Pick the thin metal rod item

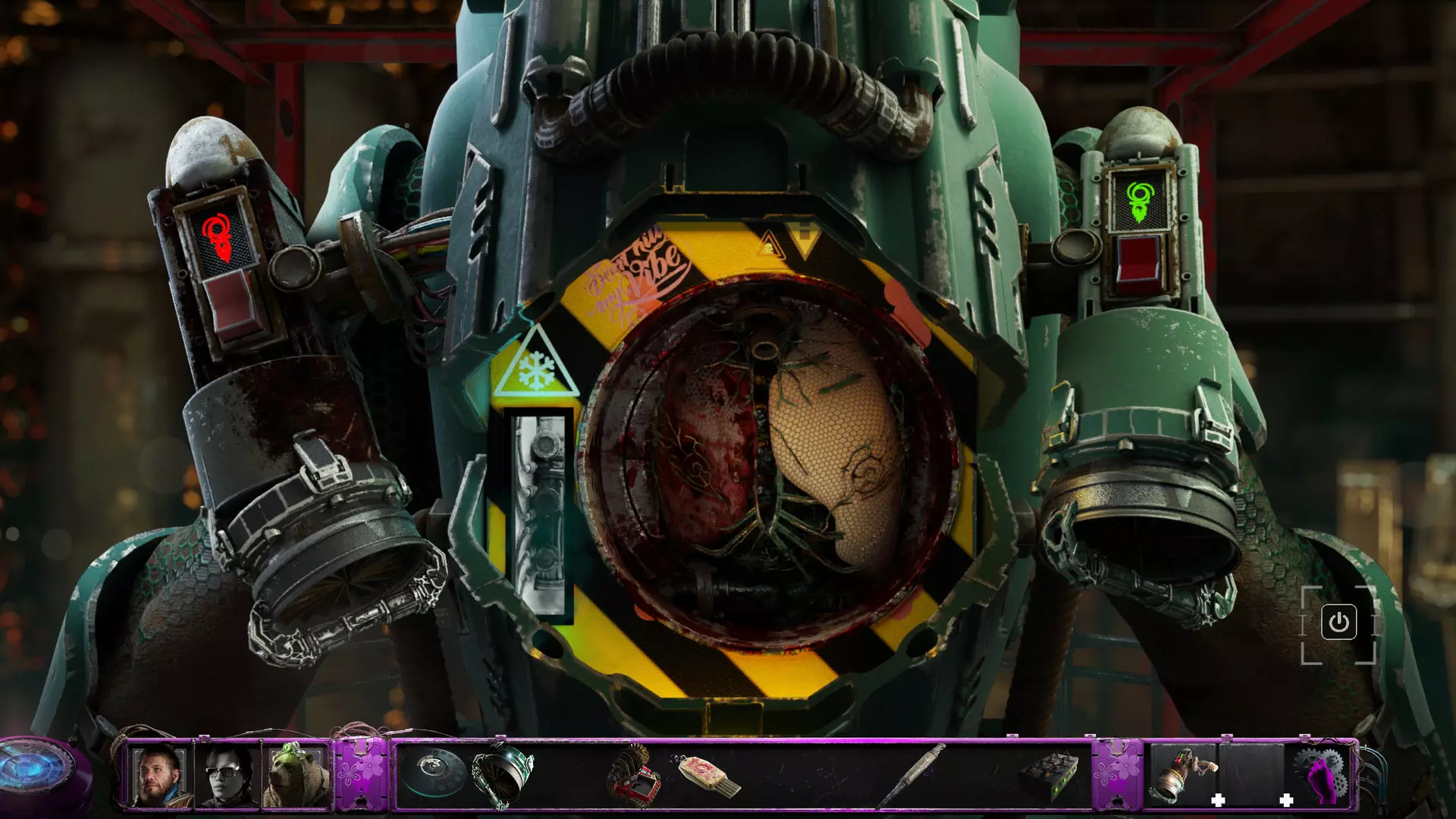point(913,773)
